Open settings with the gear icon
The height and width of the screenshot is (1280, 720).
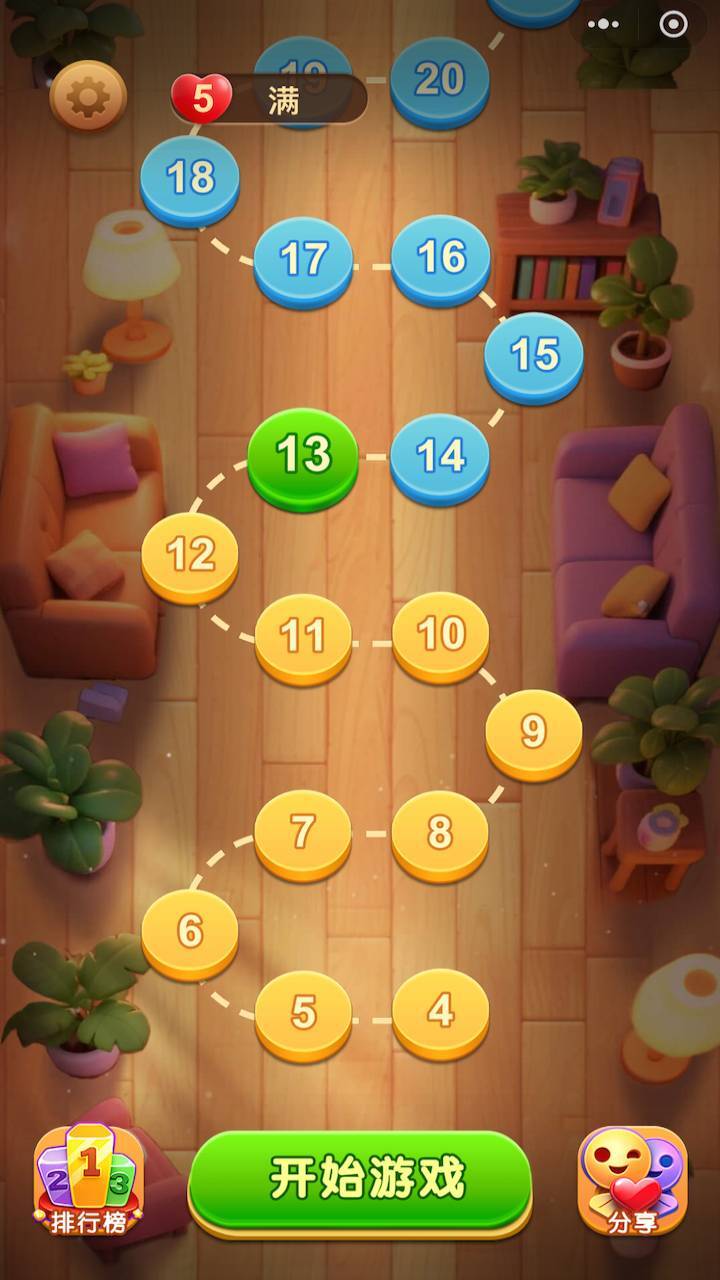(x=88, y=96)
